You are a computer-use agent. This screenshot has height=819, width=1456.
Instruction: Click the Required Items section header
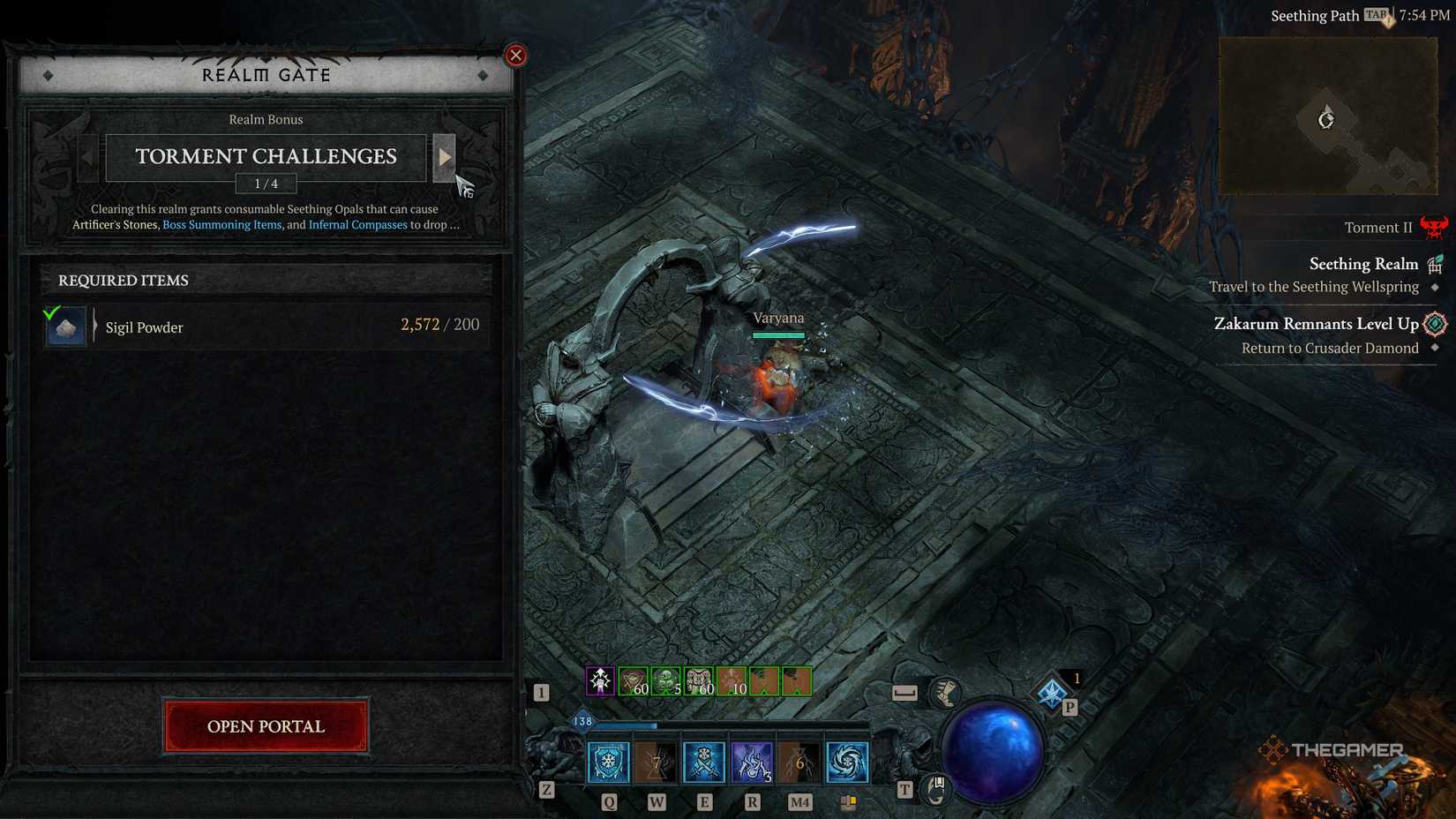[123, 280]
